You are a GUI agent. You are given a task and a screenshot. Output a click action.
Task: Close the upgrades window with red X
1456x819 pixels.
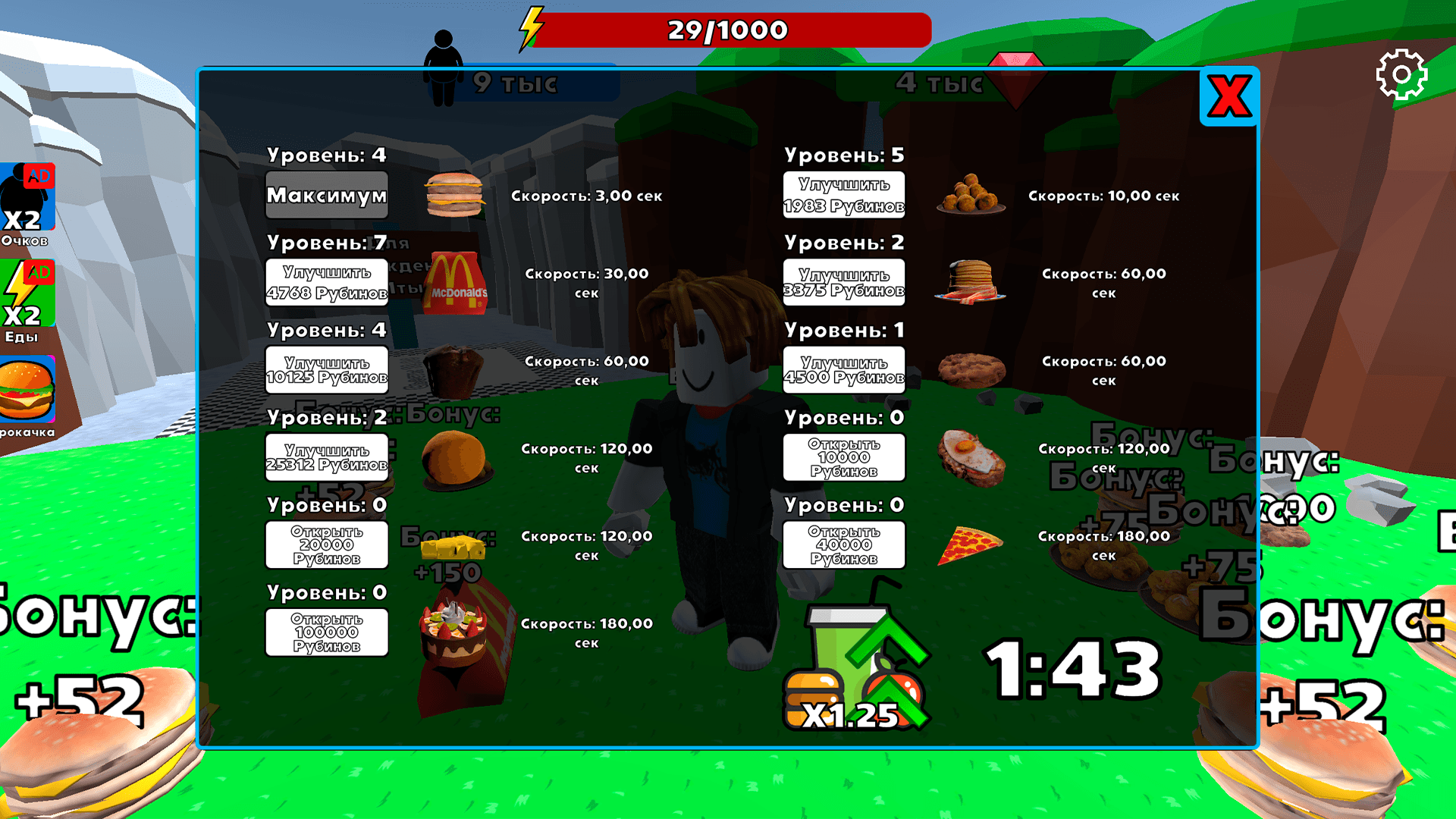[x=1229, y=96]
